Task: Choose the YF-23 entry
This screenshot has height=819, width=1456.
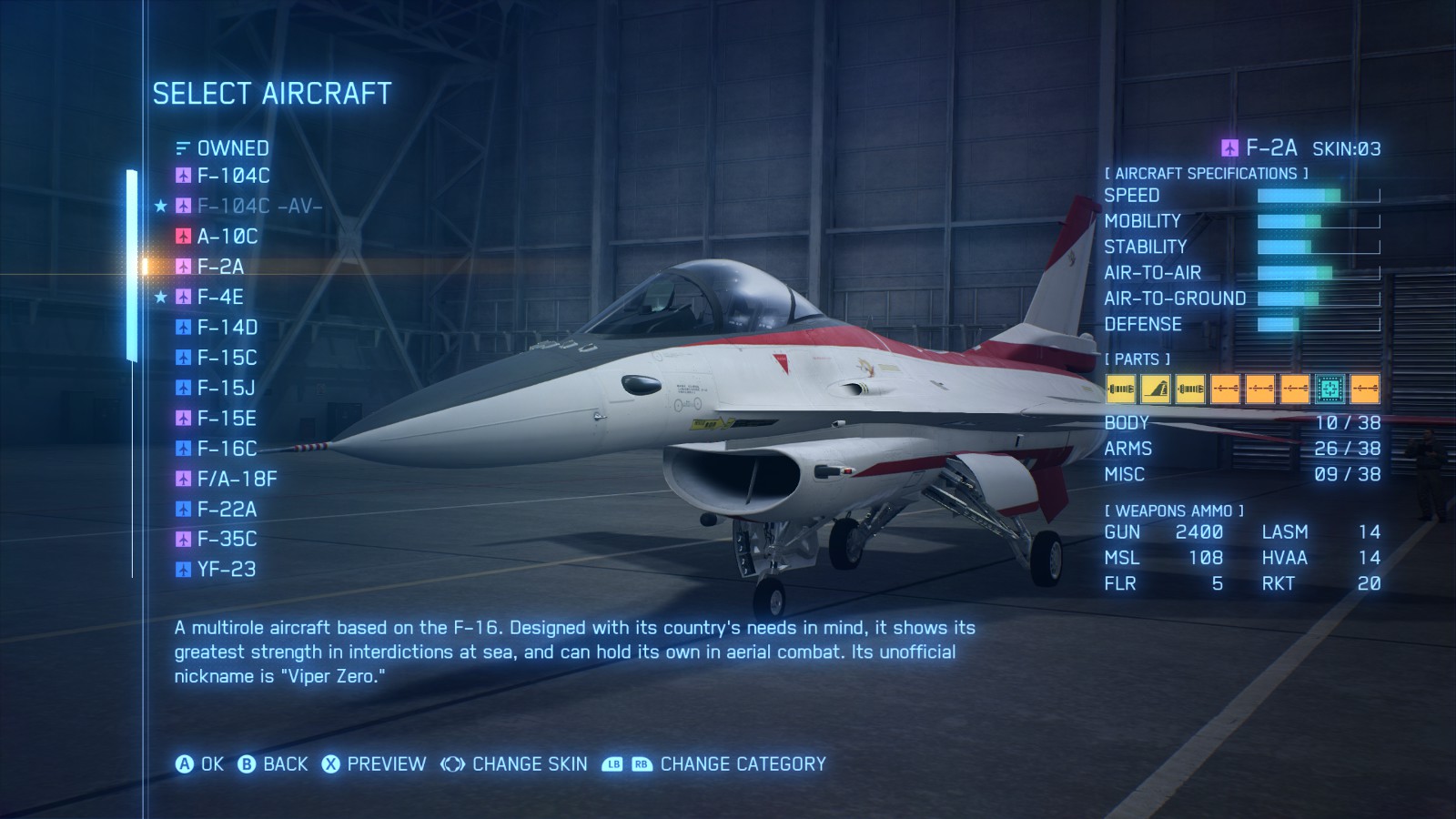Action: pos(227,570)
